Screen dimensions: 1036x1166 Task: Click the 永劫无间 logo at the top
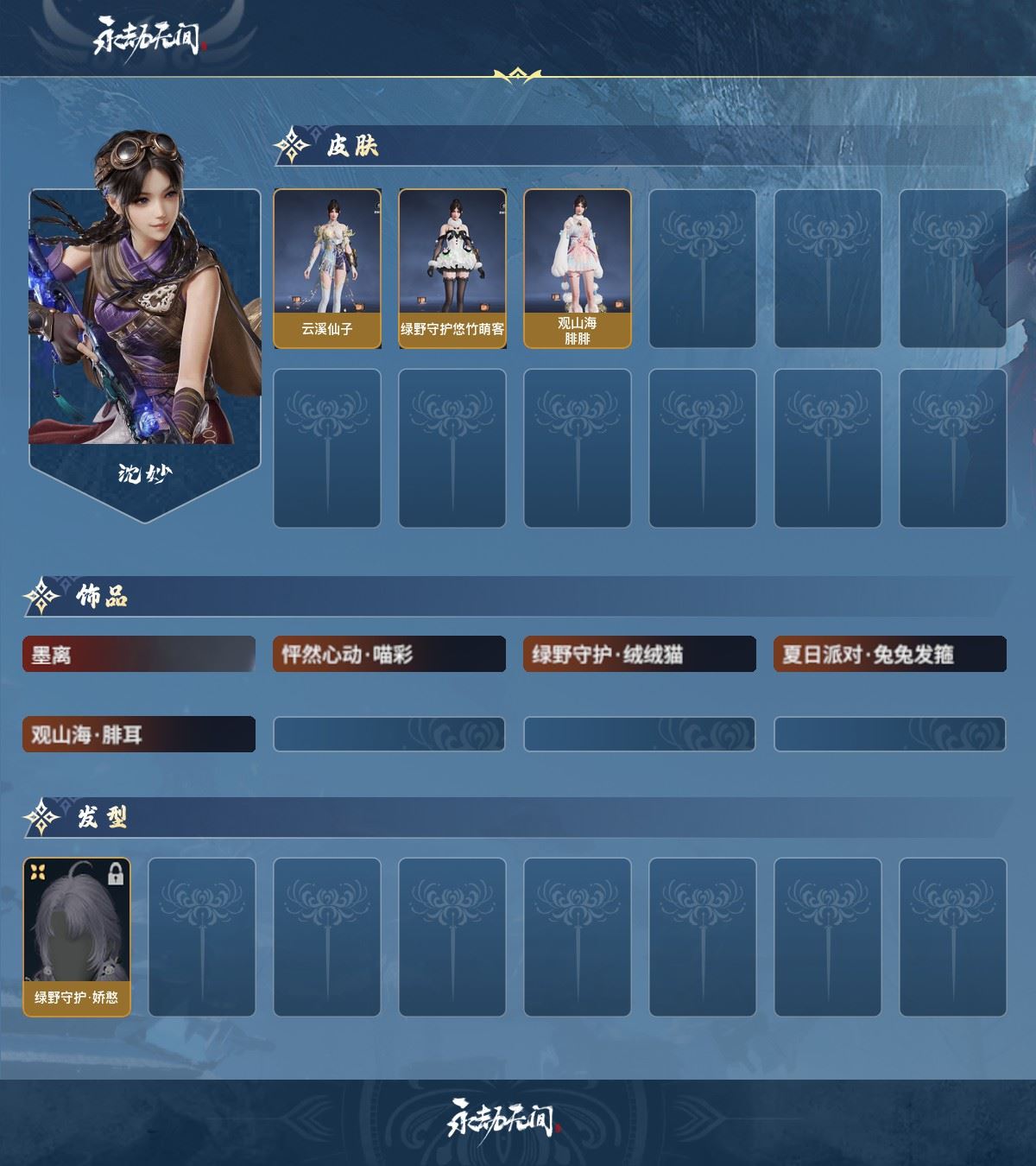point(150,37)
